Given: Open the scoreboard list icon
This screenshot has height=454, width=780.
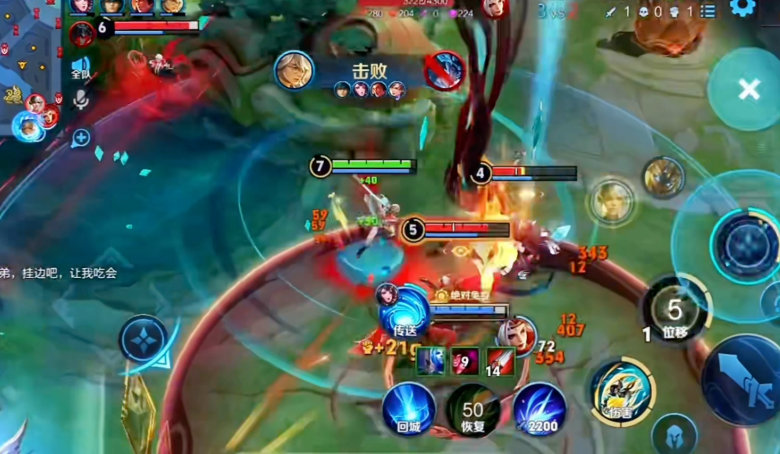Looking at the screenshot, I should pos(708,11).
